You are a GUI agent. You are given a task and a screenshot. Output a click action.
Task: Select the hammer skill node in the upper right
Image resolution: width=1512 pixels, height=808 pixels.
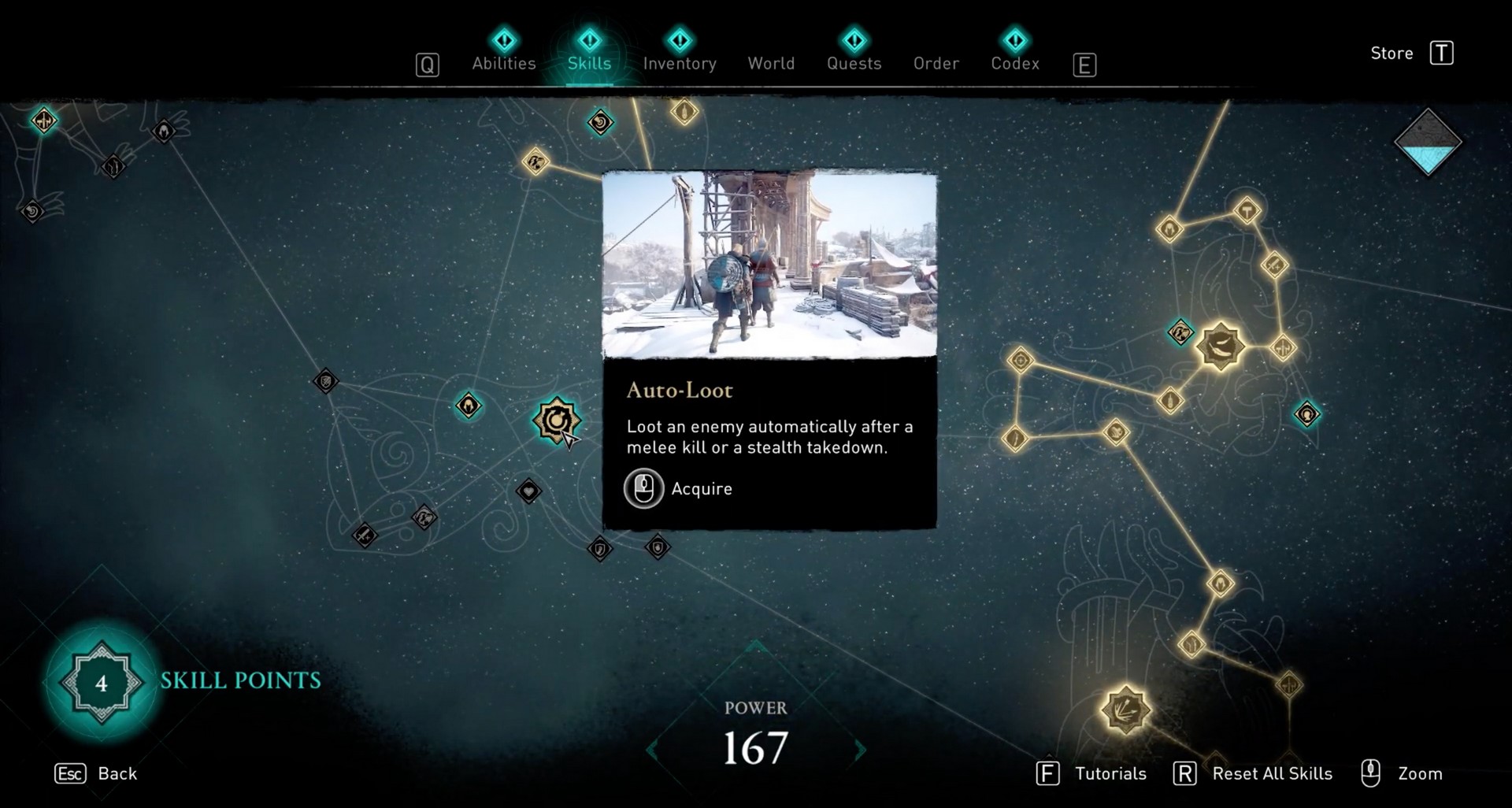pyautogui.click(x=1247, y=211)
